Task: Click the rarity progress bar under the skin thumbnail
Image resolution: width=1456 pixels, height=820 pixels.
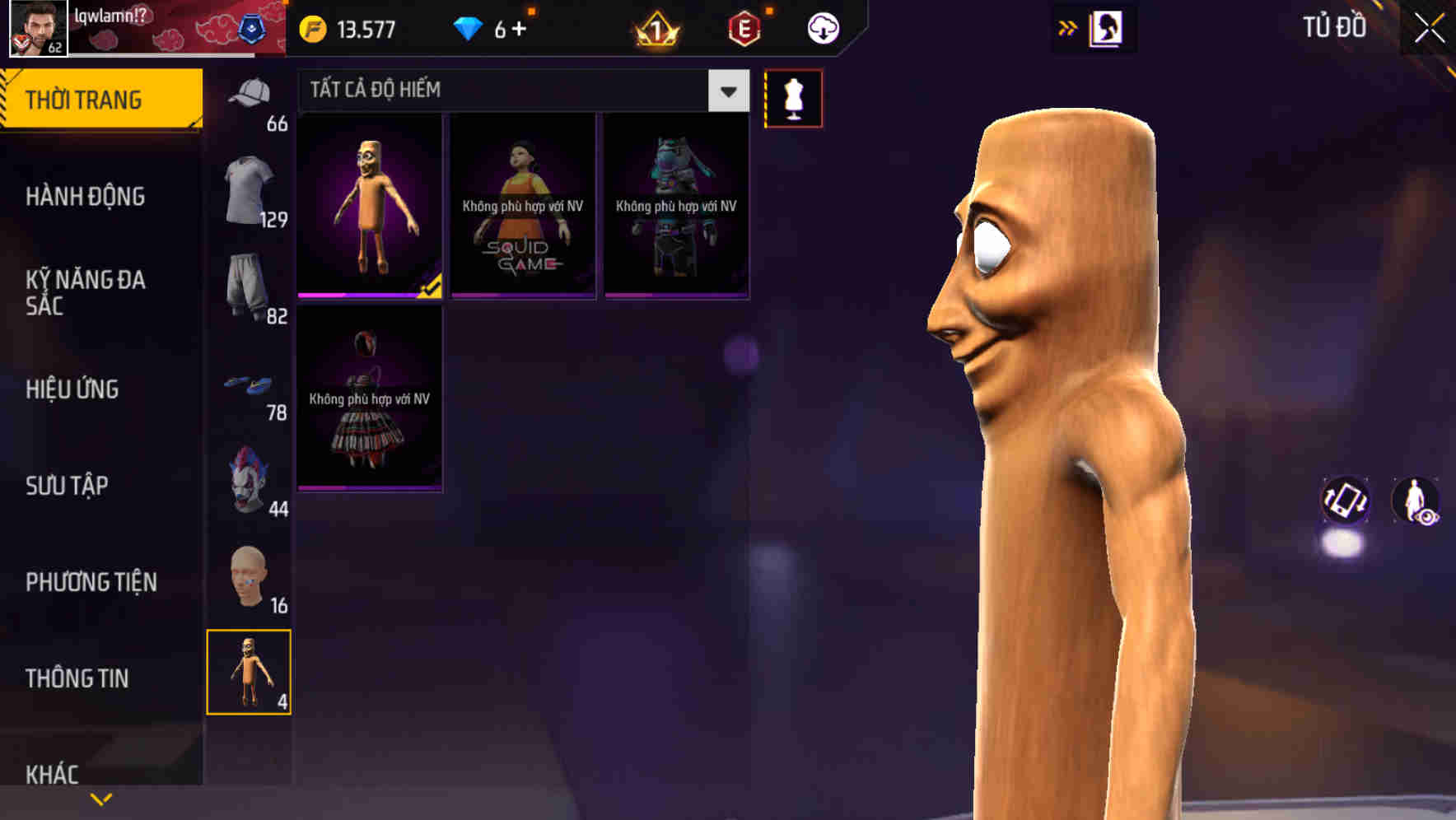Action: click(x=362, y=293)
